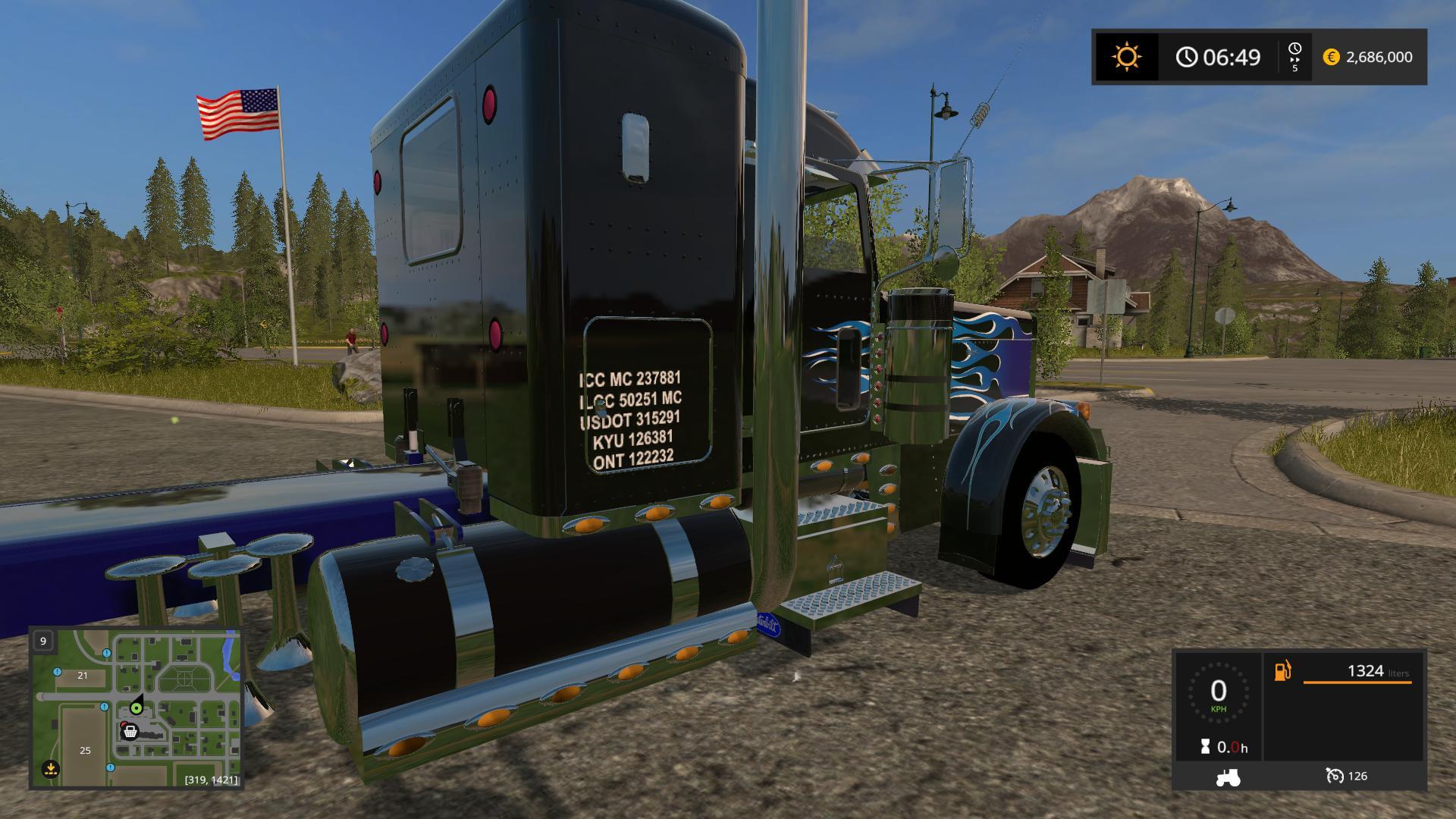The height and width of the screenshot is (819, 1456).
Task: Click the hourglass operating hours icon
Action: tap(1206, 747)
